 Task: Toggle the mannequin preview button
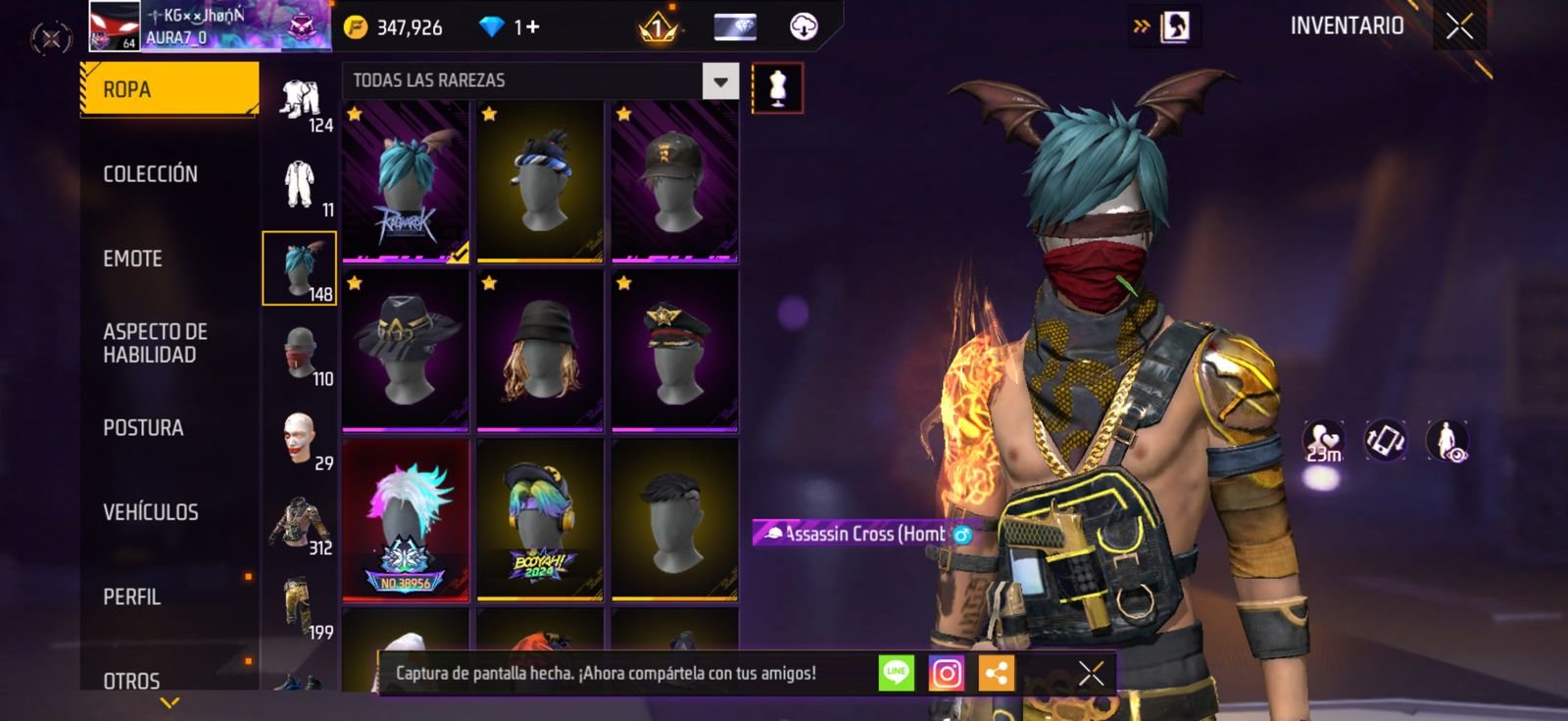coord(777,88)
